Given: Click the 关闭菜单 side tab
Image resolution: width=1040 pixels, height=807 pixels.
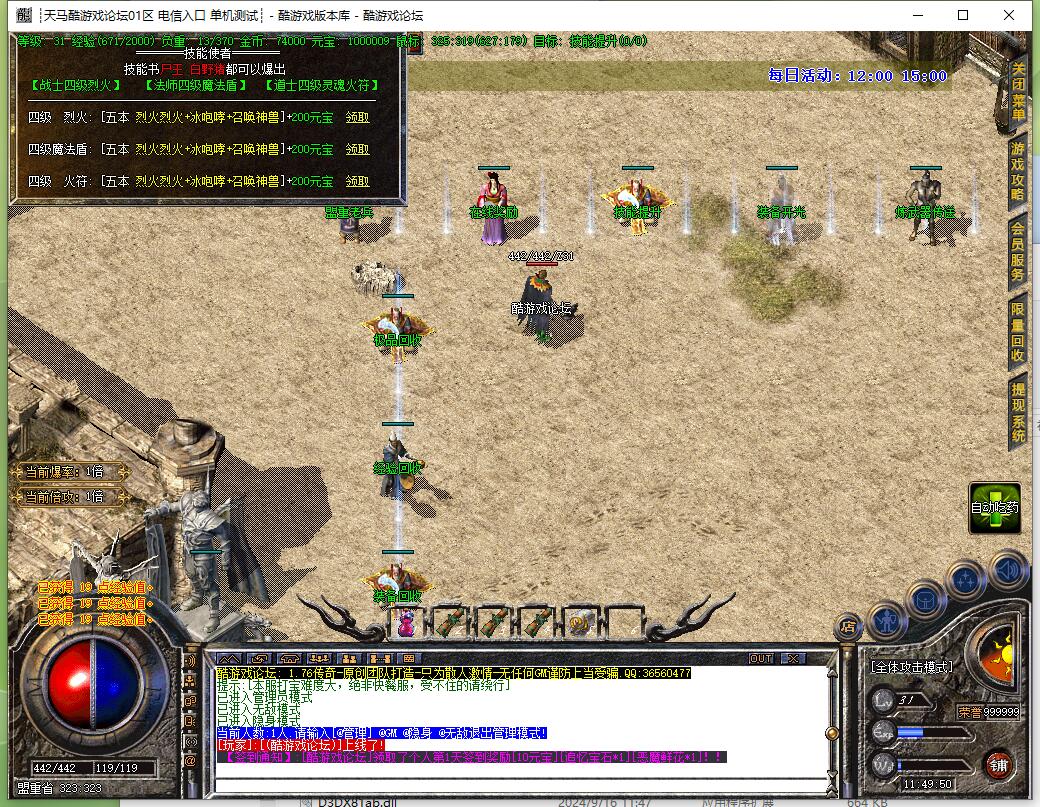Looking at the screenshot, I should 1018,91.
